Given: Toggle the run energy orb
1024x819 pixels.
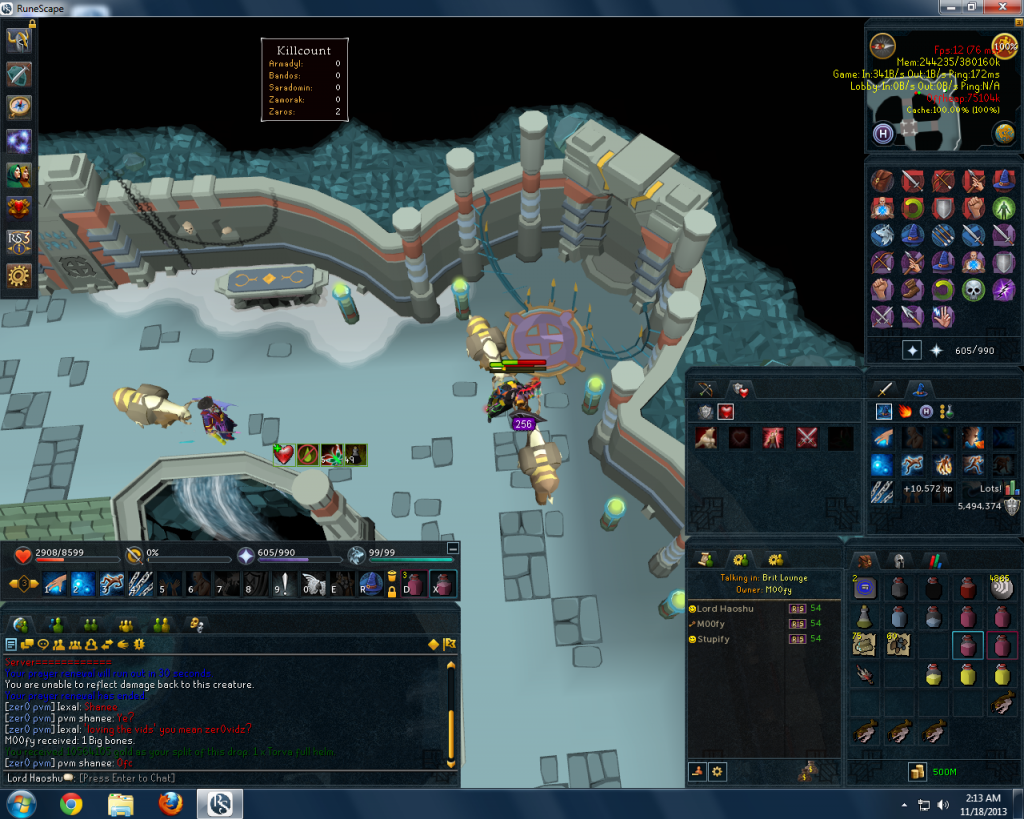Looking at the screenshot, I should pos(1005,46).
